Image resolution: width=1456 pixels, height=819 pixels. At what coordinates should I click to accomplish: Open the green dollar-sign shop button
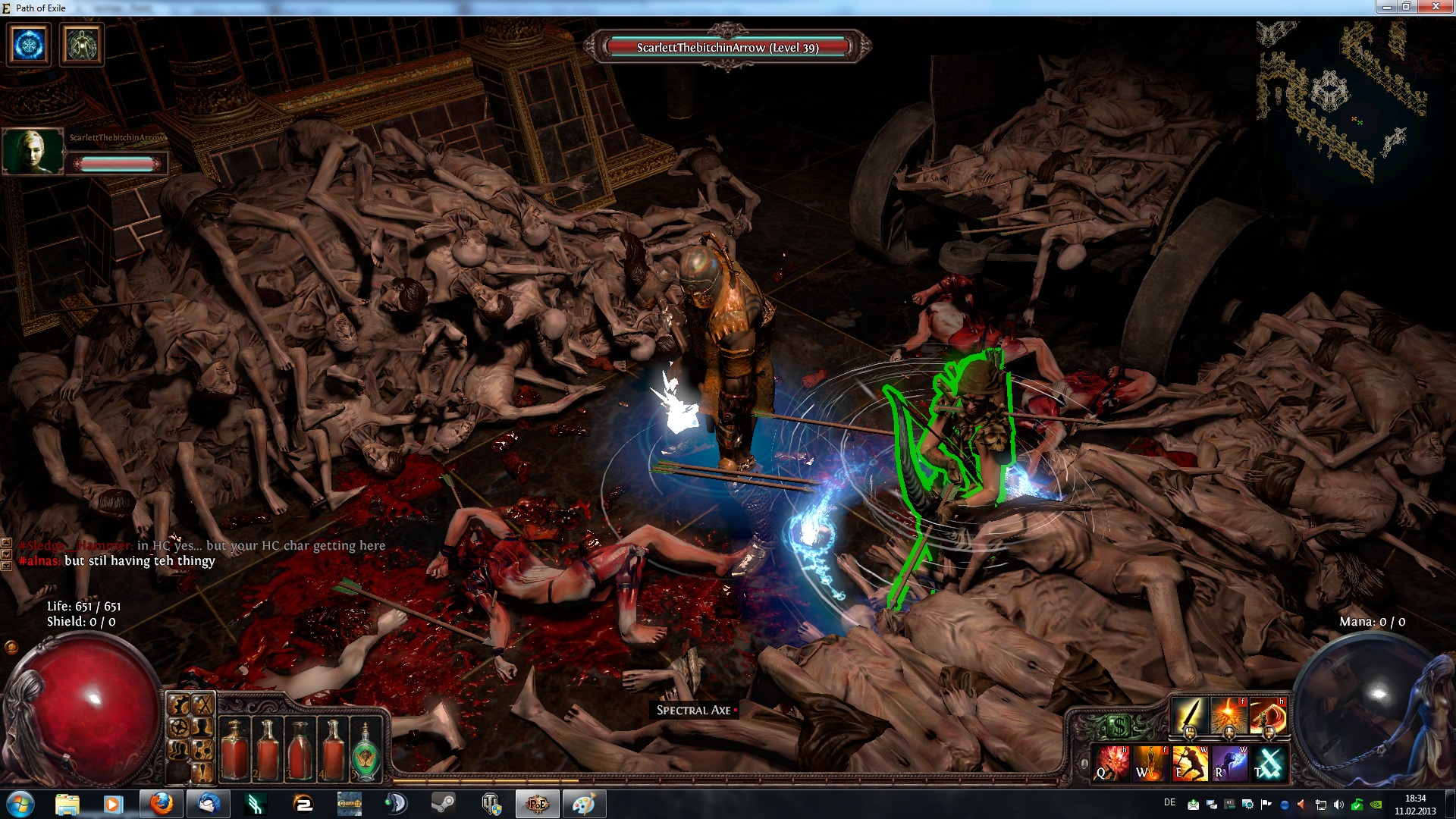[1118, 727]
